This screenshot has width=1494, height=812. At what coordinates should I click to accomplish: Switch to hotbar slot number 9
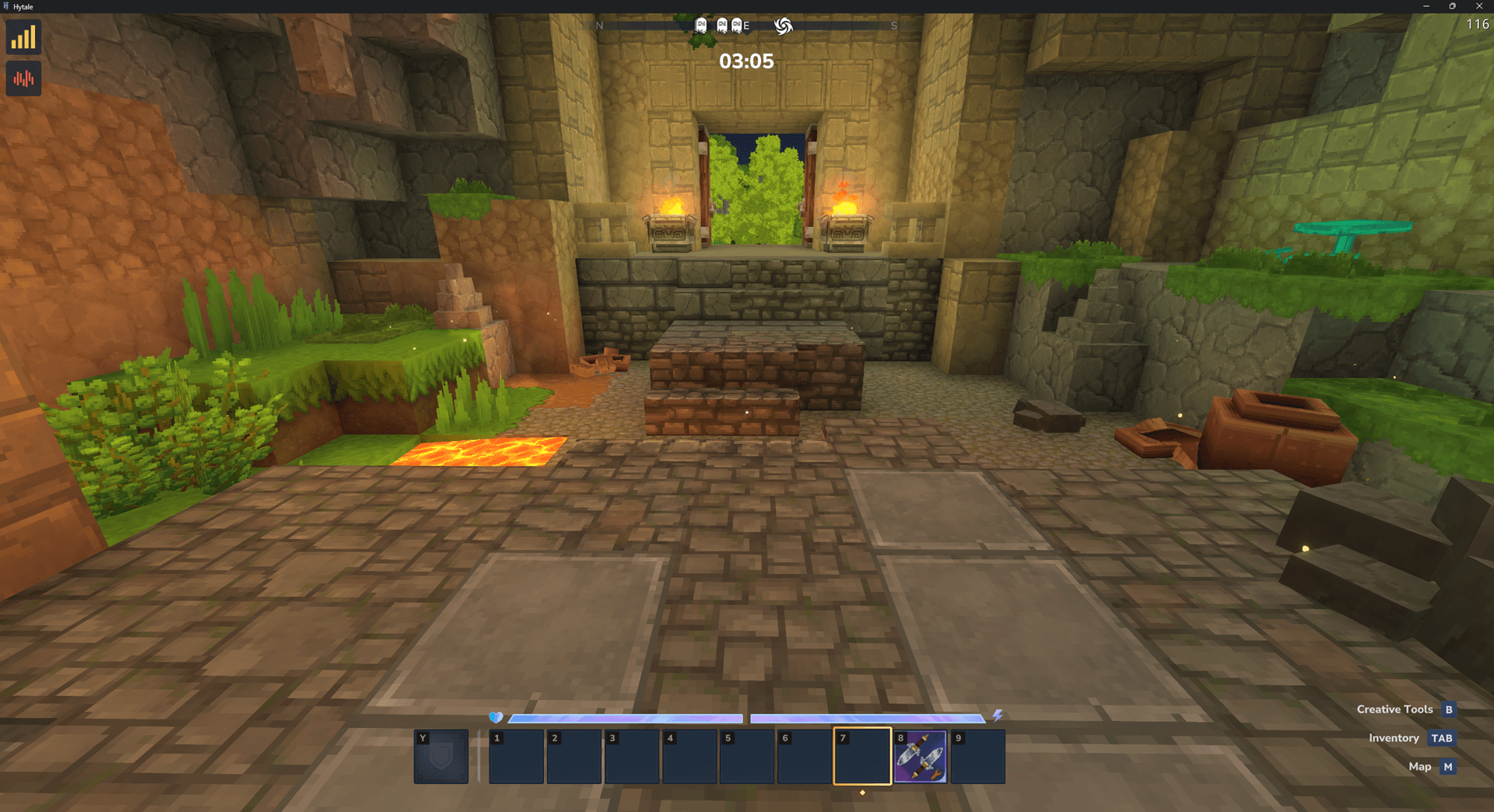pos(977,756)
